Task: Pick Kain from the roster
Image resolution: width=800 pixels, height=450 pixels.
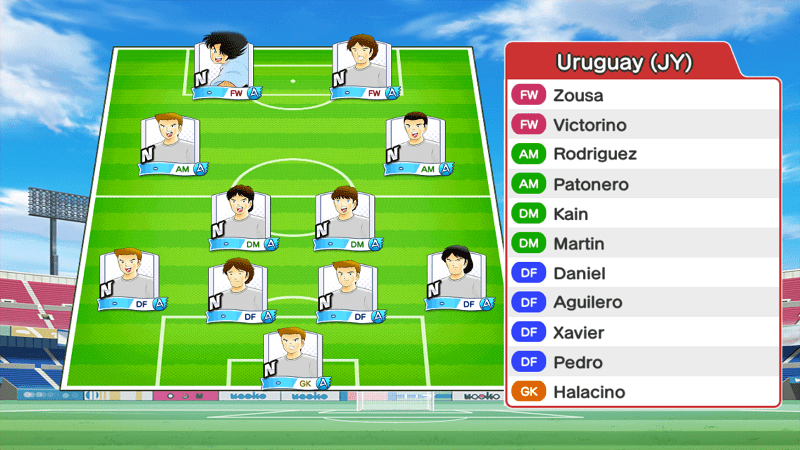Action: click(642, 214)
